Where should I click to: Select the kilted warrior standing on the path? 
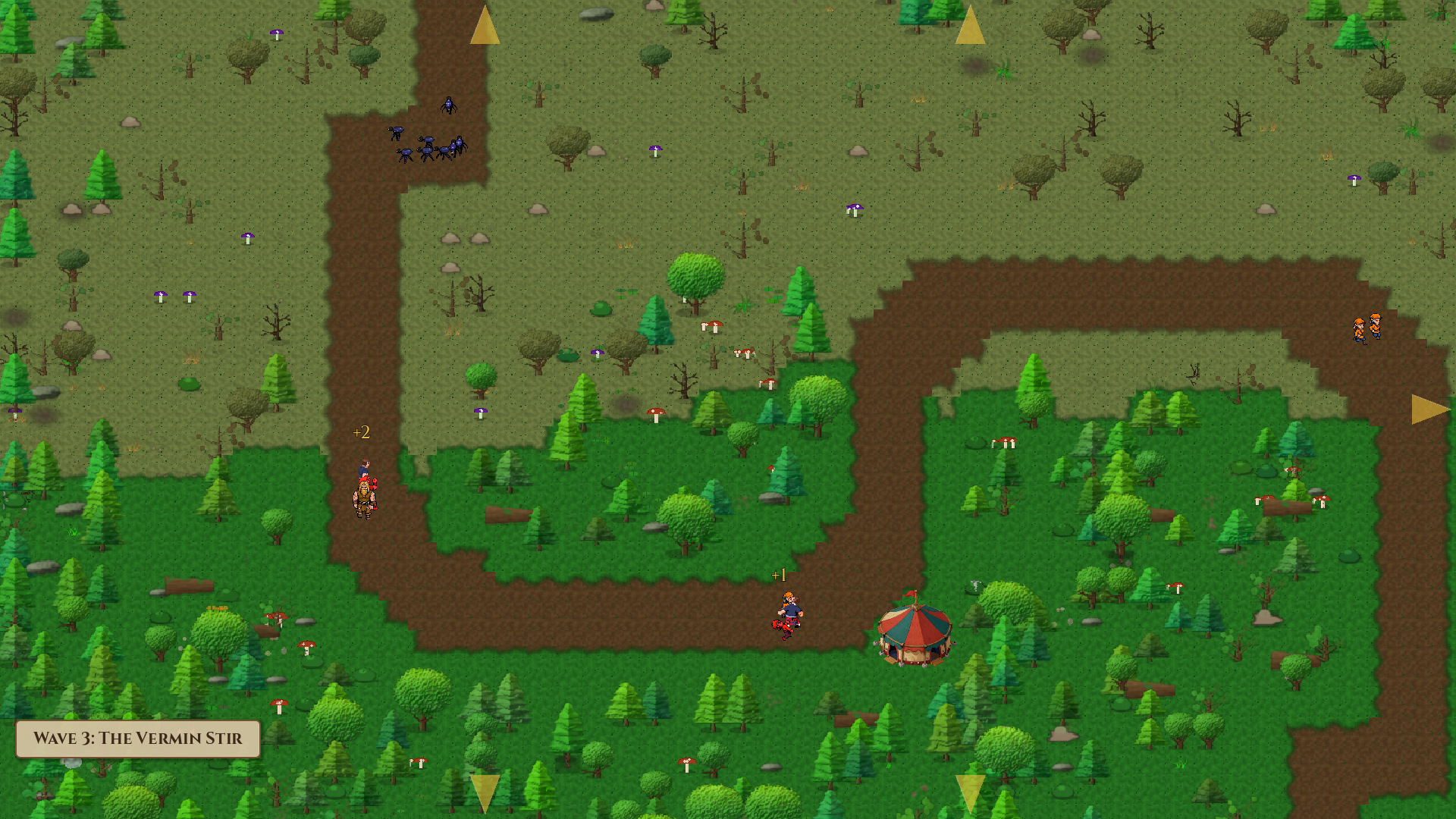(x=365, y=497)
